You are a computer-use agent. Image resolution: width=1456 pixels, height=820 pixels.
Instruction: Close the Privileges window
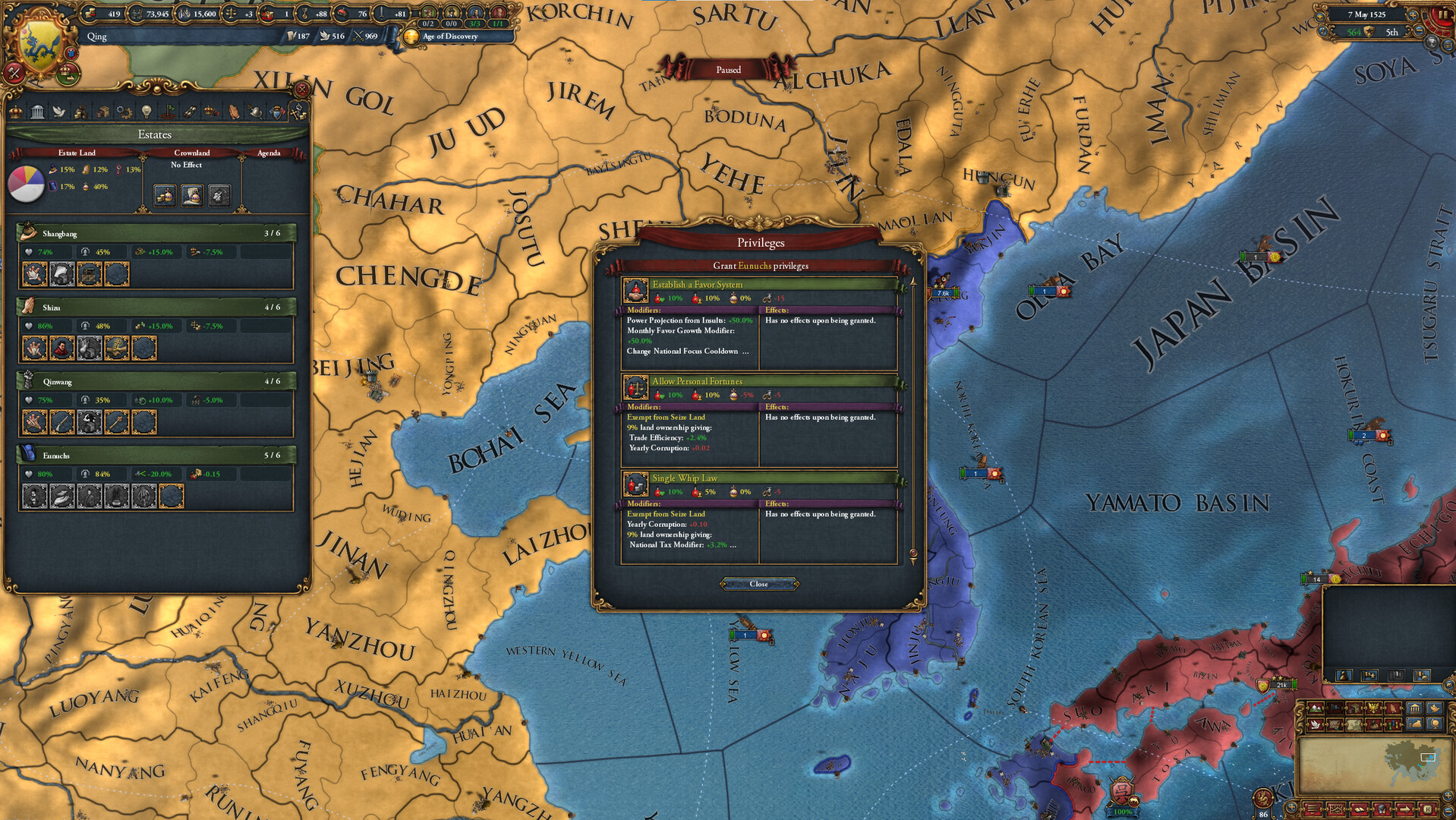click(x=758, y=584)
